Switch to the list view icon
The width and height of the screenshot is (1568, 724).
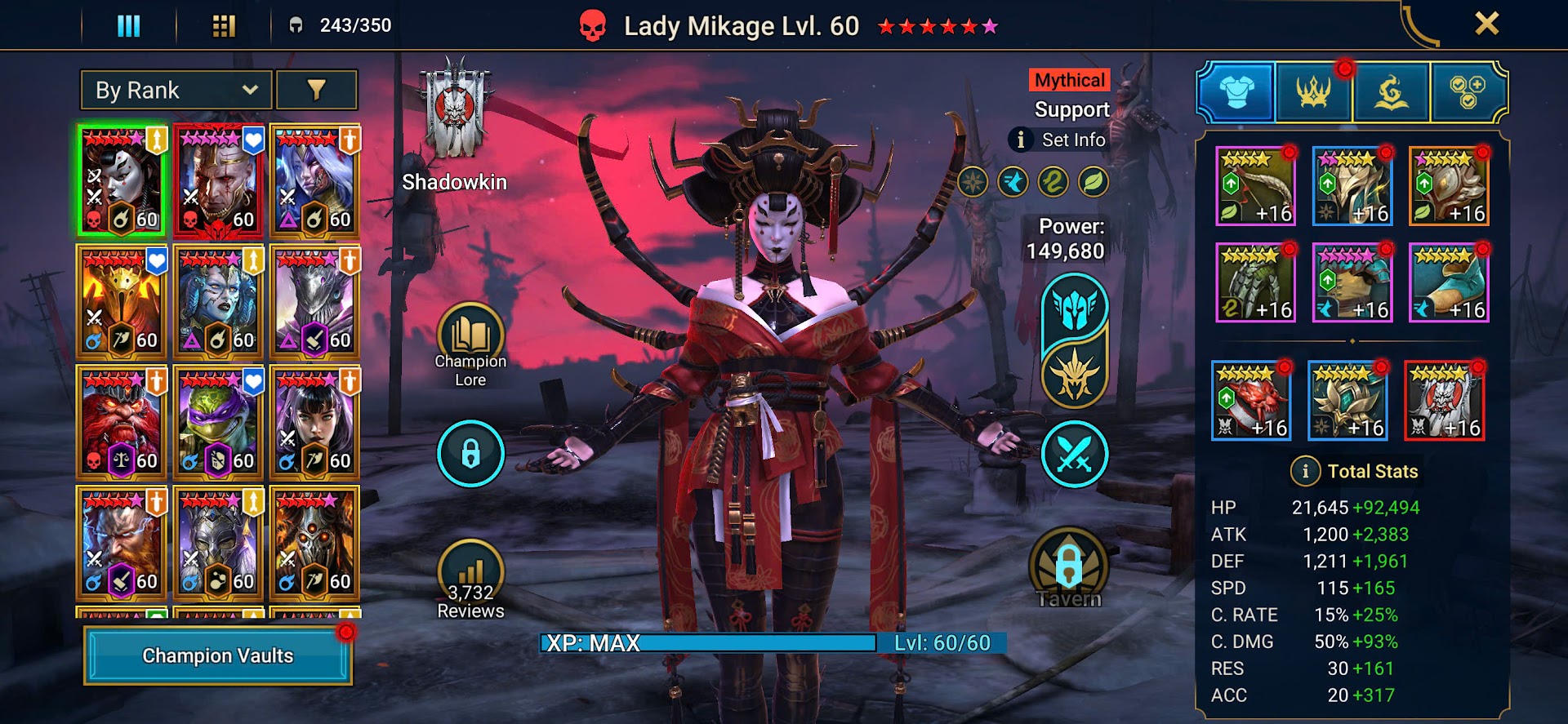tap(128, 26)
